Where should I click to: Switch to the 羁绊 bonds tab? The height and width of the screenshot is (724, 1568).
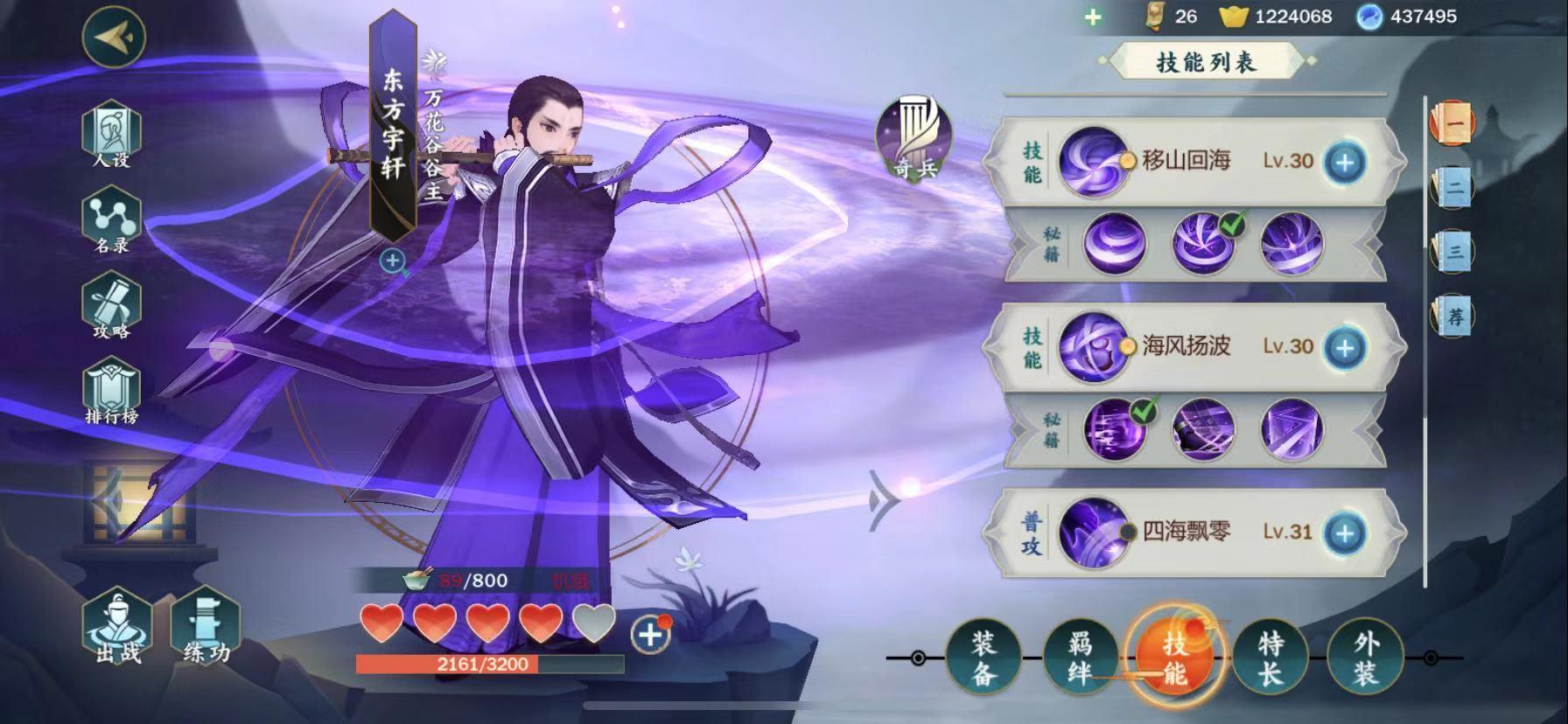click(1080, 658)
